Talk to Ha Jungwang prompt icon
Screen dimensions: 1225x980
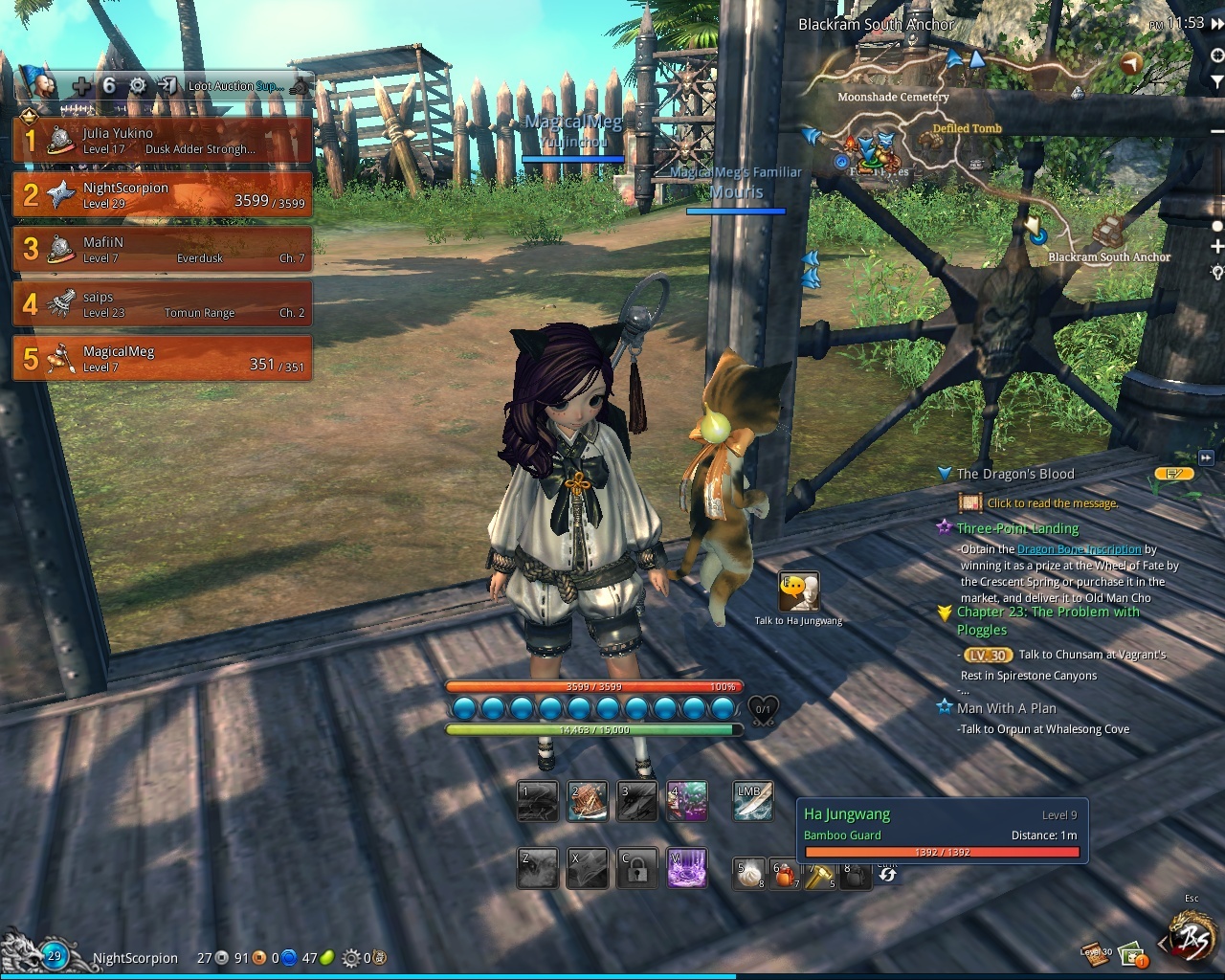tap(799, 593)
